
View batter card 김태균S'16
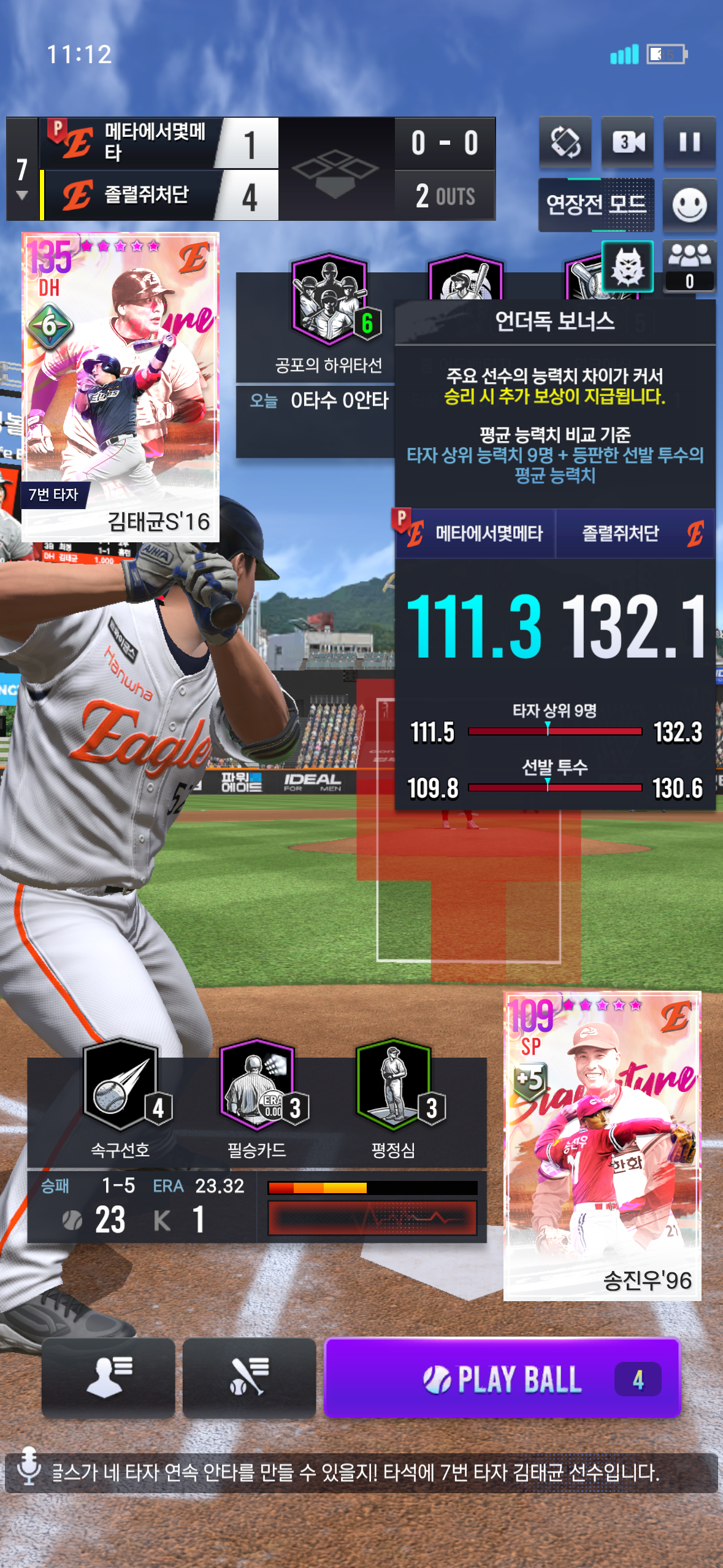pos(120,386)
